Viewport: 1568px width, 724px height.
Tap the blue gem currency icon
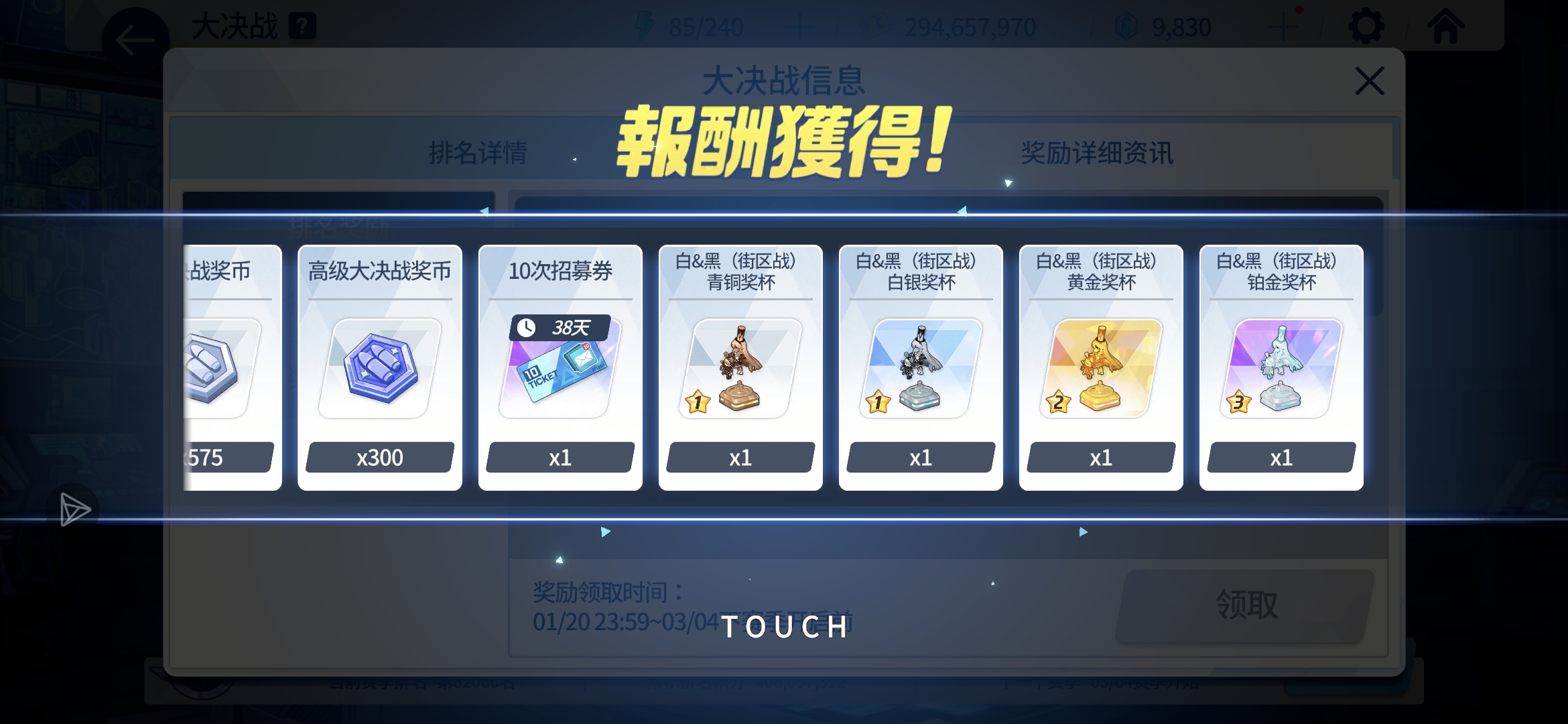pyautogui.click(x=1128, y=27)
